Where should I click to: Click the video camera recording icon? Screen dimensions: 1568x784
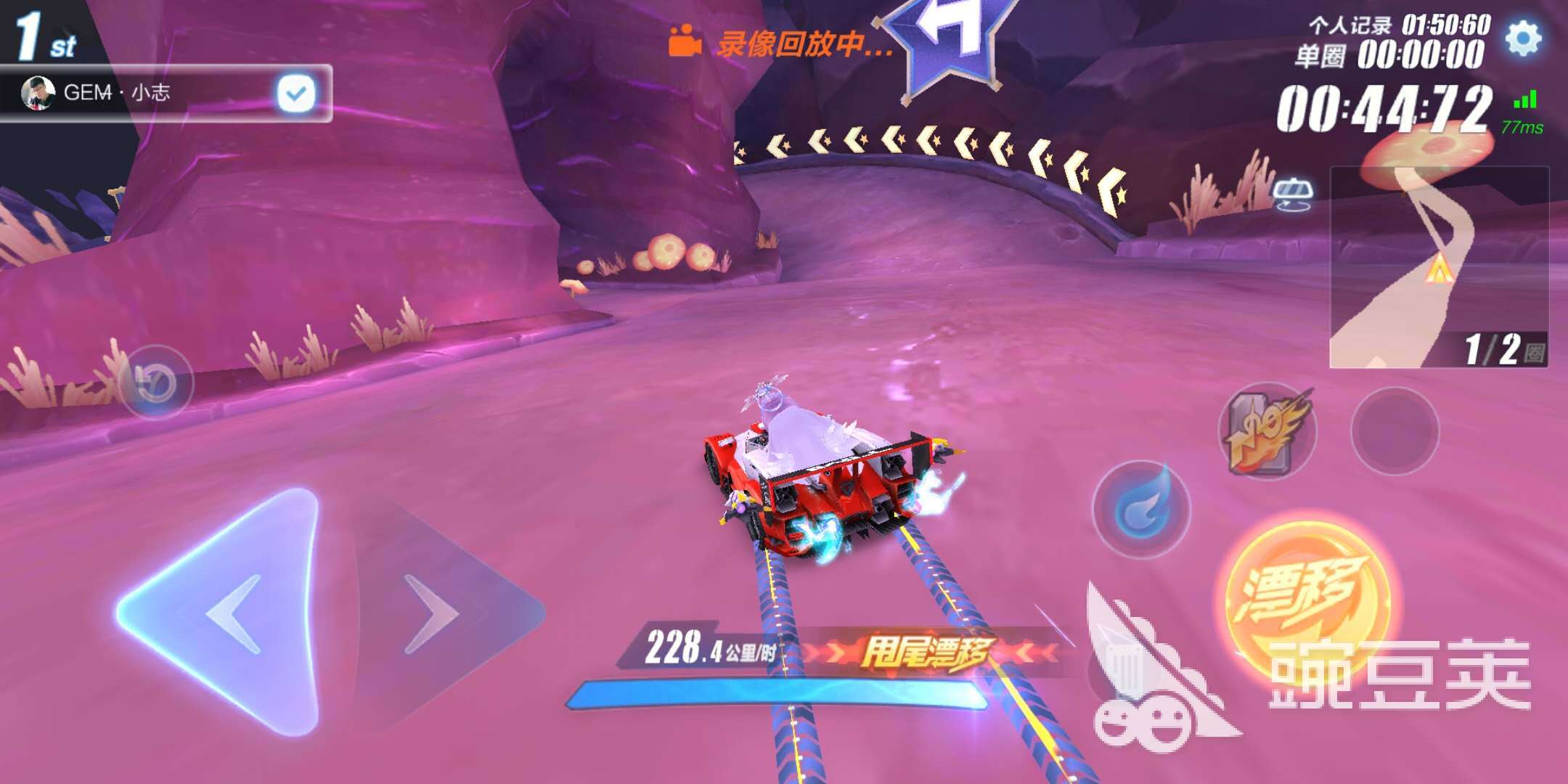tap(686, 41)
